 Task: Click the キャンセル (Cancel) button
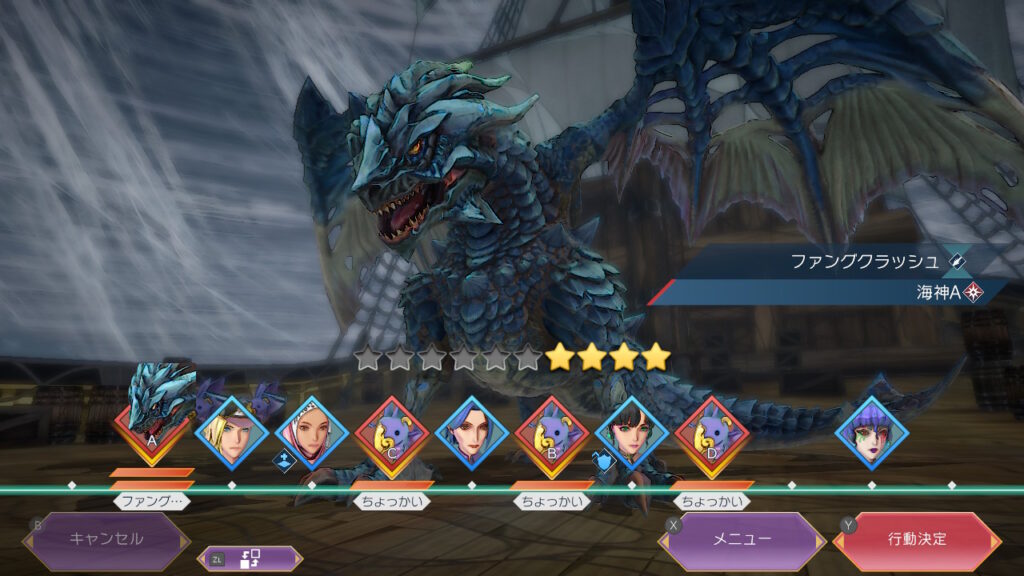[106, 539]
